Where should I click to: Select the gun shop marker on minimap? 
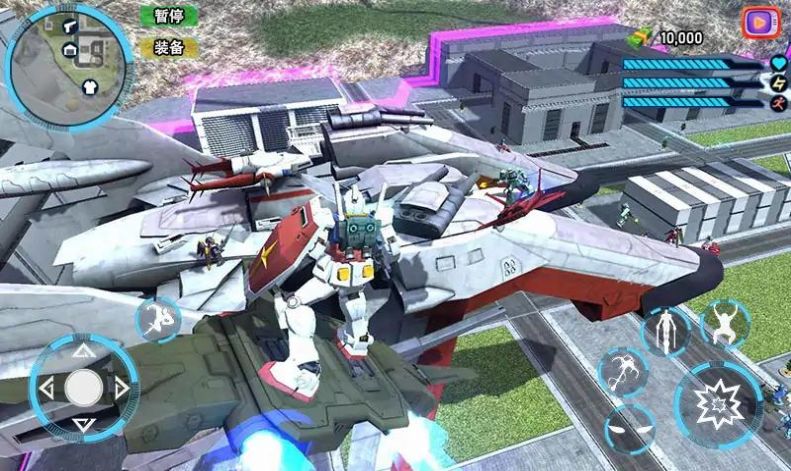coord(71,27)
